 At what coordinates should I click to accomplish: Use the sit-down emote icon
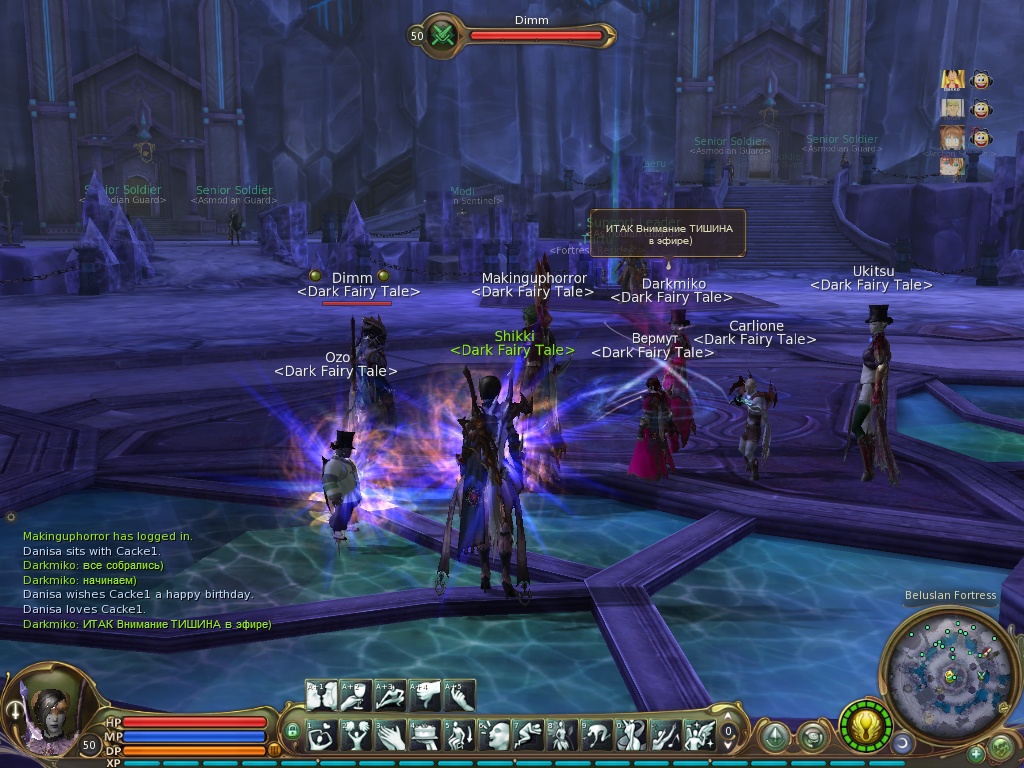pos(459,736)
